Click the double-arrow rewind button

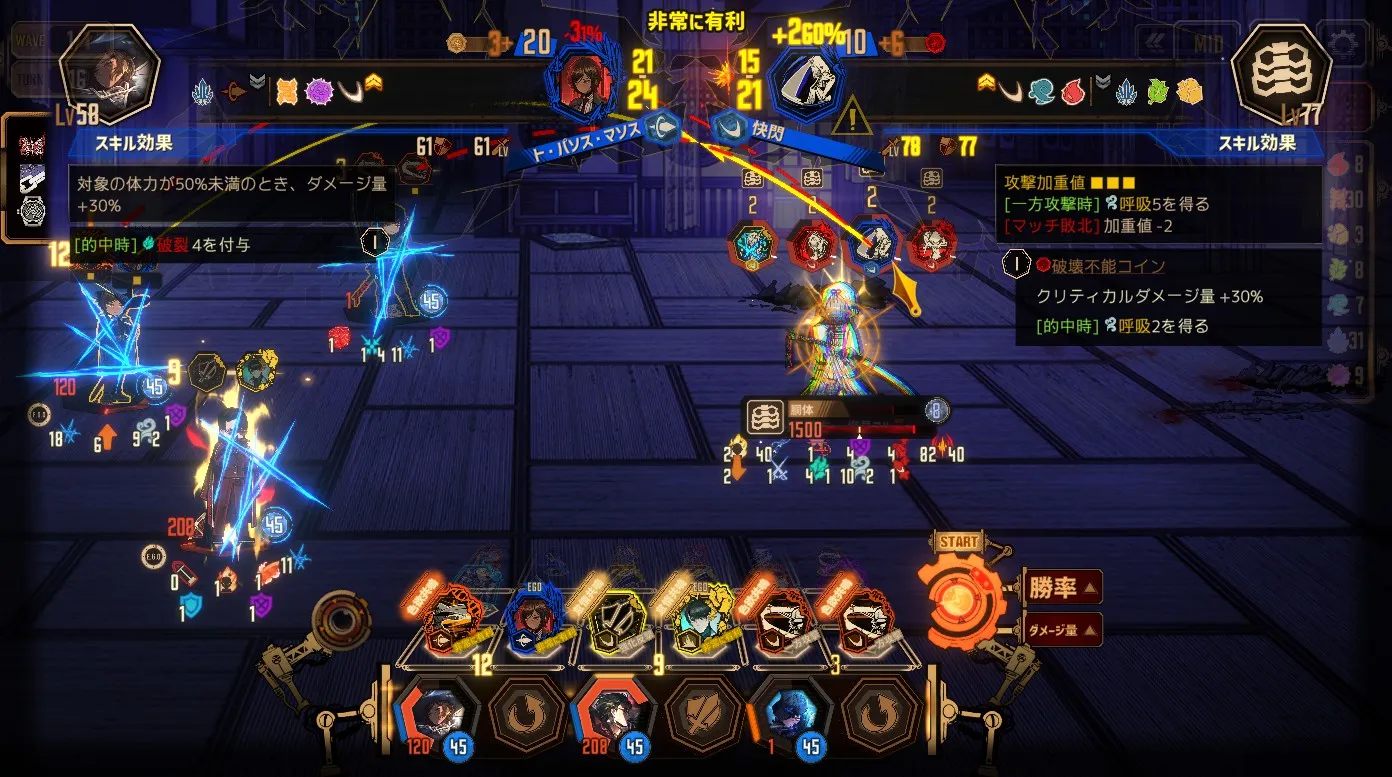tap(1155, 43)
